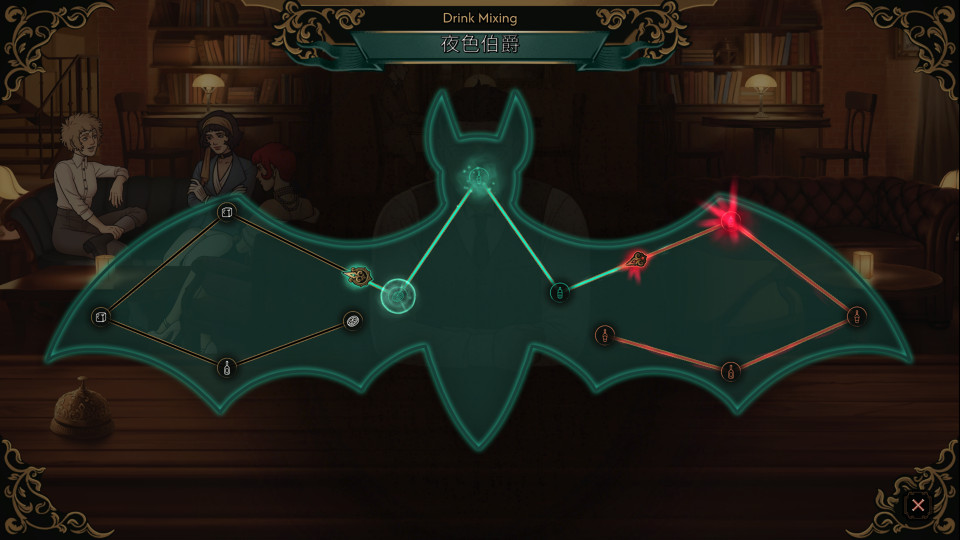Close the drink mixing screen
The image size is (960, 540).
(x=917, y=506)
